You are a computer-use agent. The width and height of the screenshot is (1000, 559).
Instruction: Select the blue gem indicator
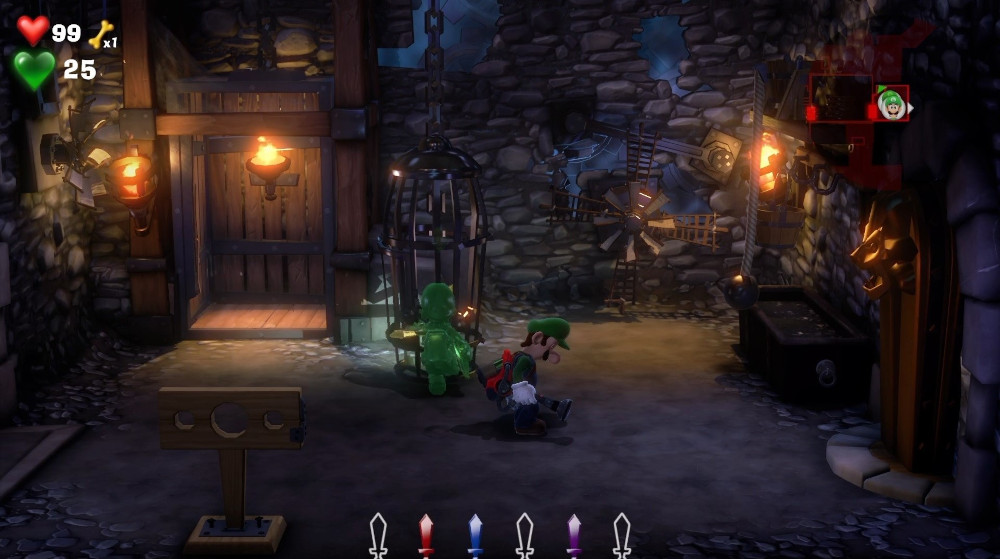click(475, 533)
